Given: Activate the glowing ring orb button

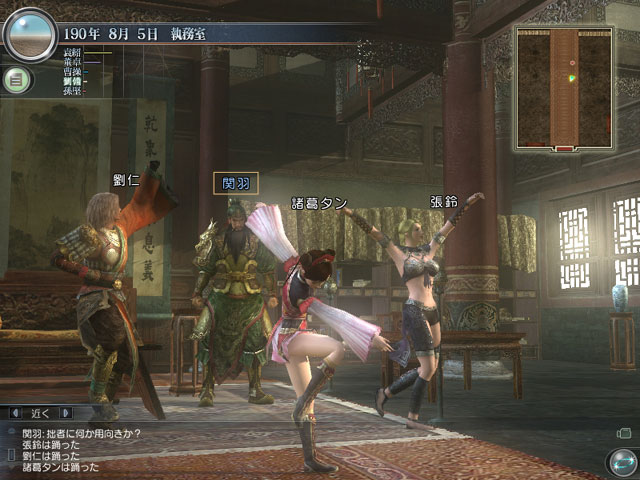Looking at the screenshot, I should click(x=622, y=462).
